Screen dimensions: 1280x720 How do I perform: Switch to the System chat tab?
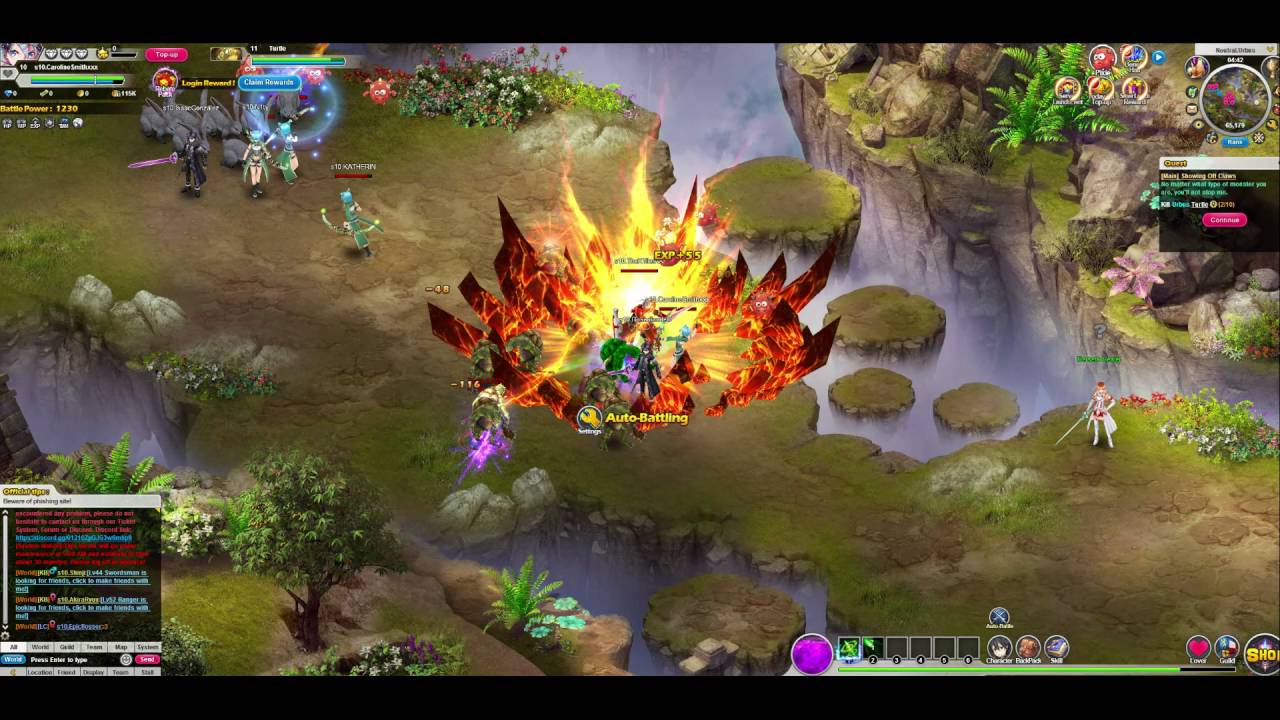pos(149,646)
